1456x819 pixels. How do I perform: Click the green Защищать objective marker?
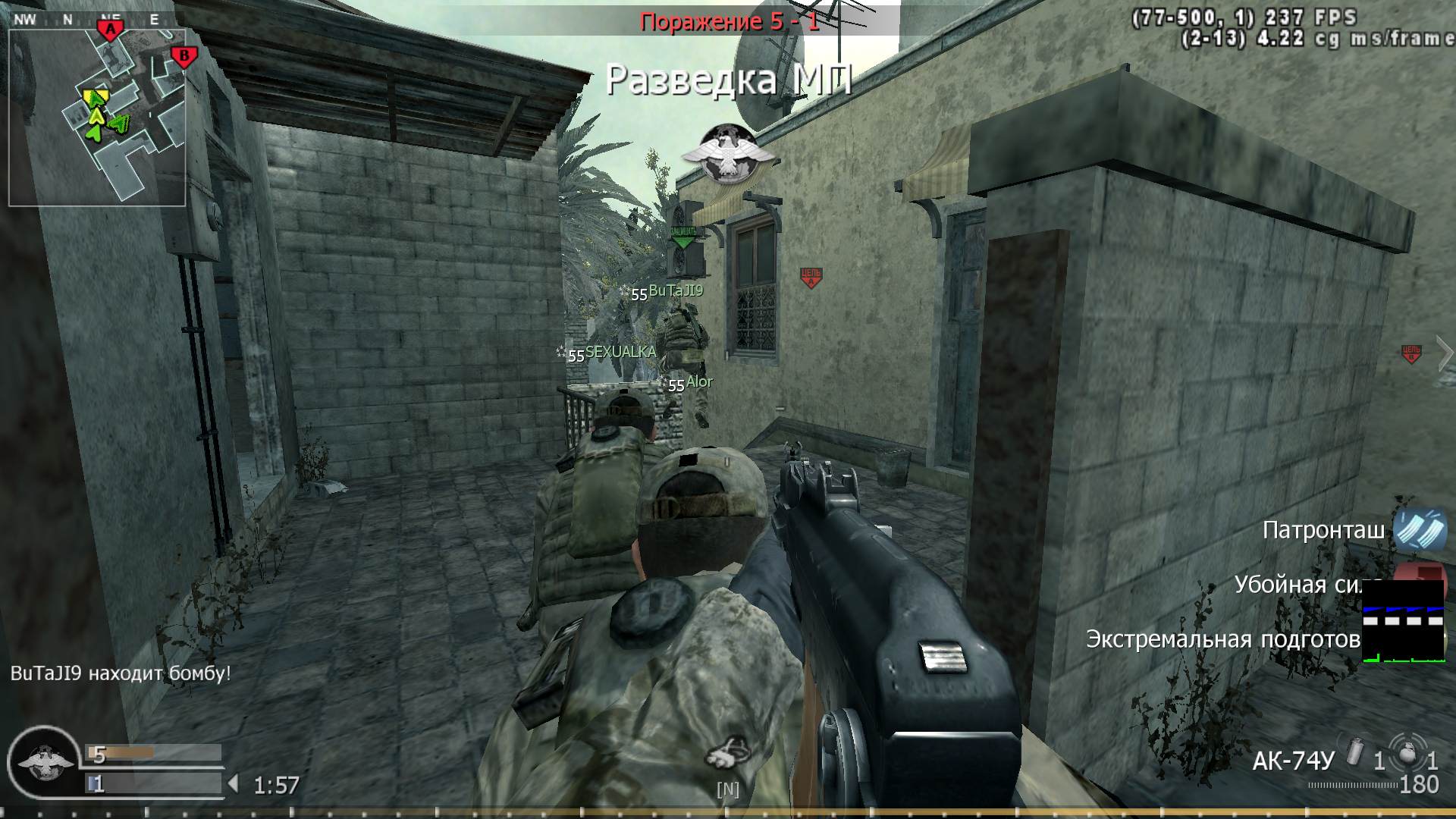pos(683,238)
